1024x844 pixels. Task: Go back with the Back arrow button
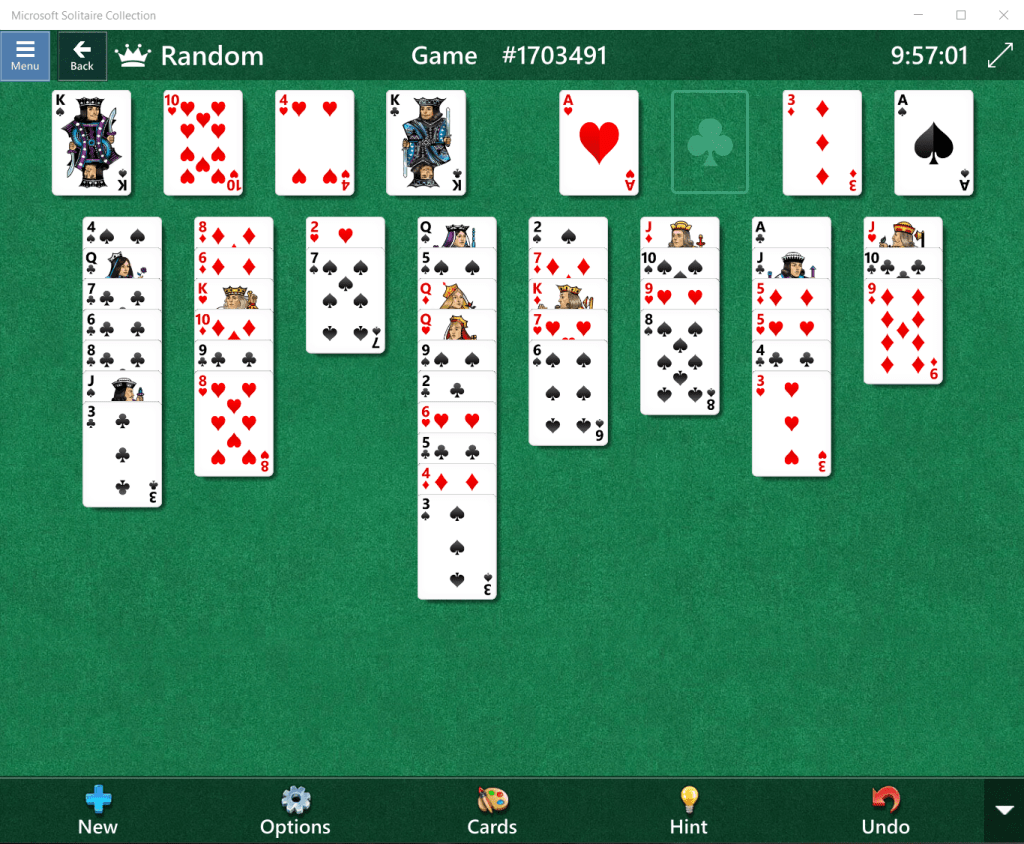click(x=82, y=55)
